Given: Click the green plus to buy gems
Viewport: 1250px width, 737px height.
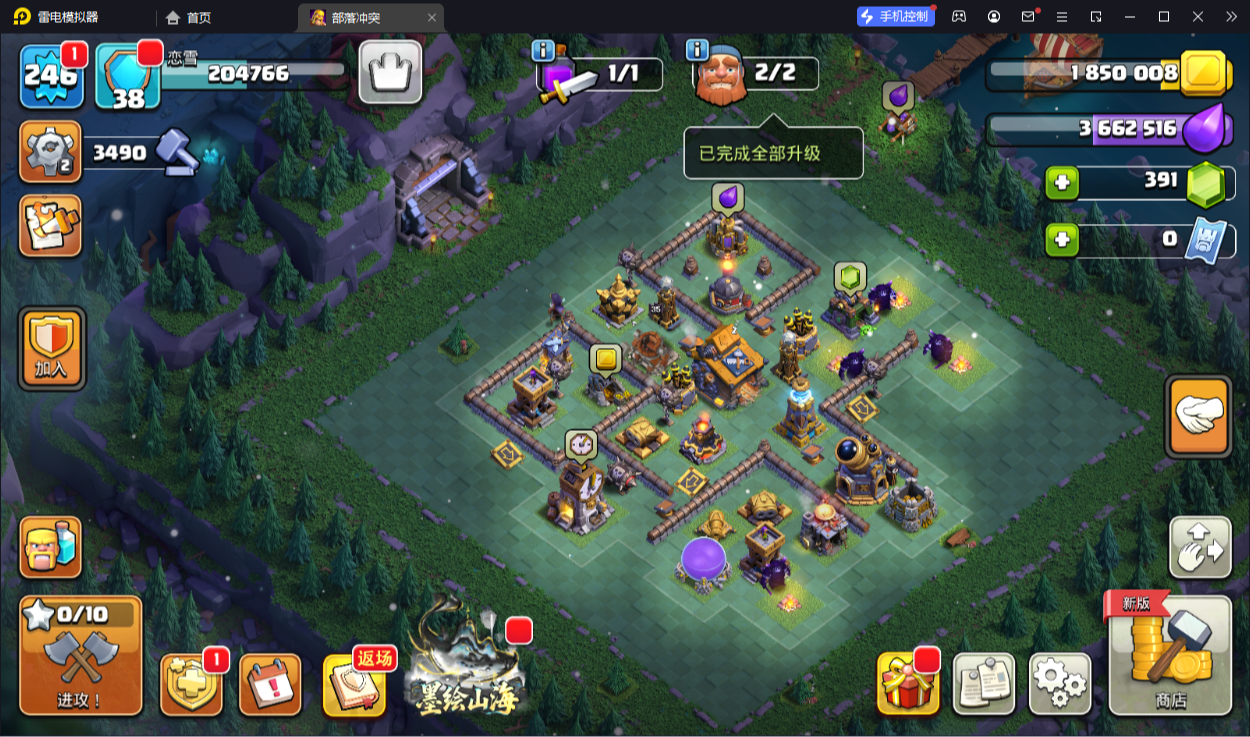Looking at the screenshot, I should pos(1062,183).
